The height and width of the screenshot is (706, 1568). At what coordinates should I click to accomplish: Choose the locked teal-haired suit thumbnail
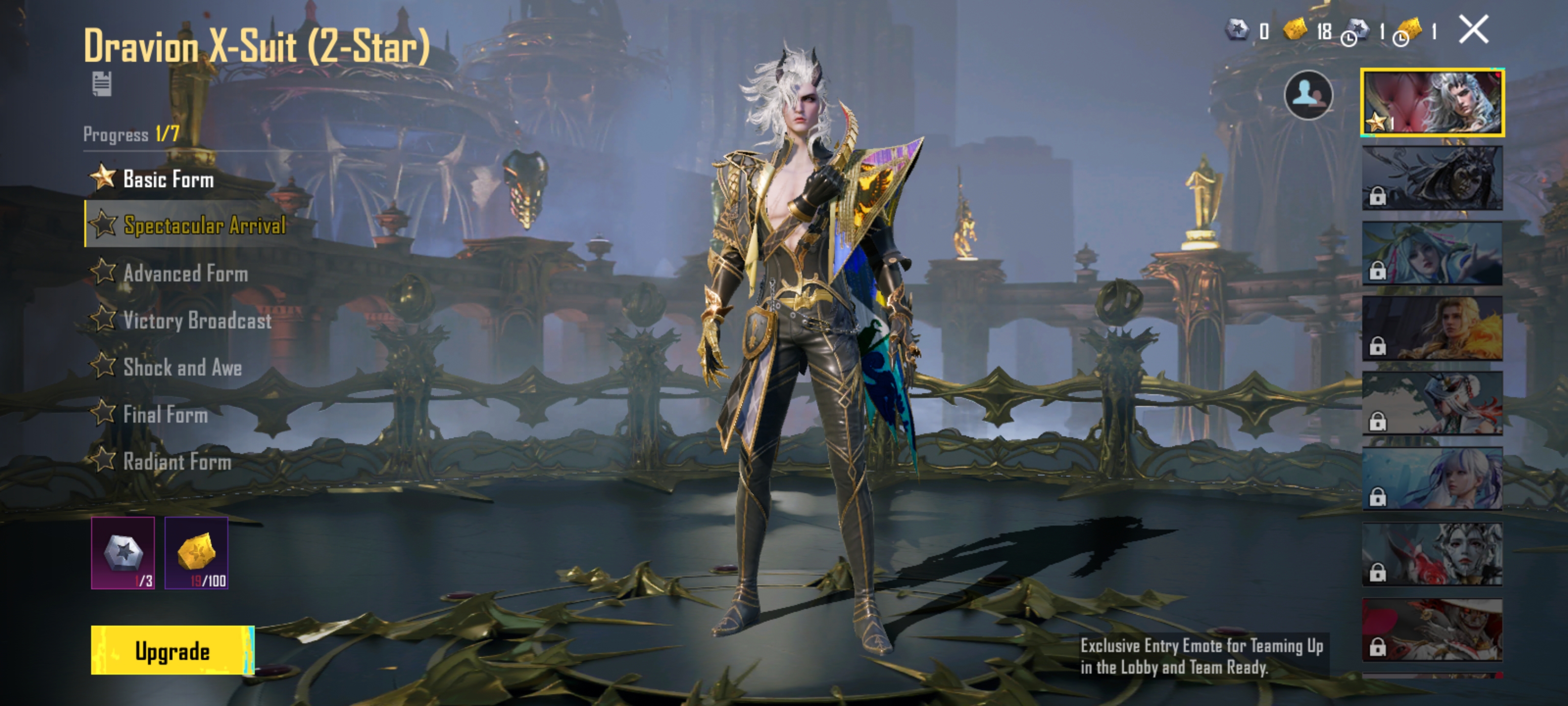pos(1432,253)
